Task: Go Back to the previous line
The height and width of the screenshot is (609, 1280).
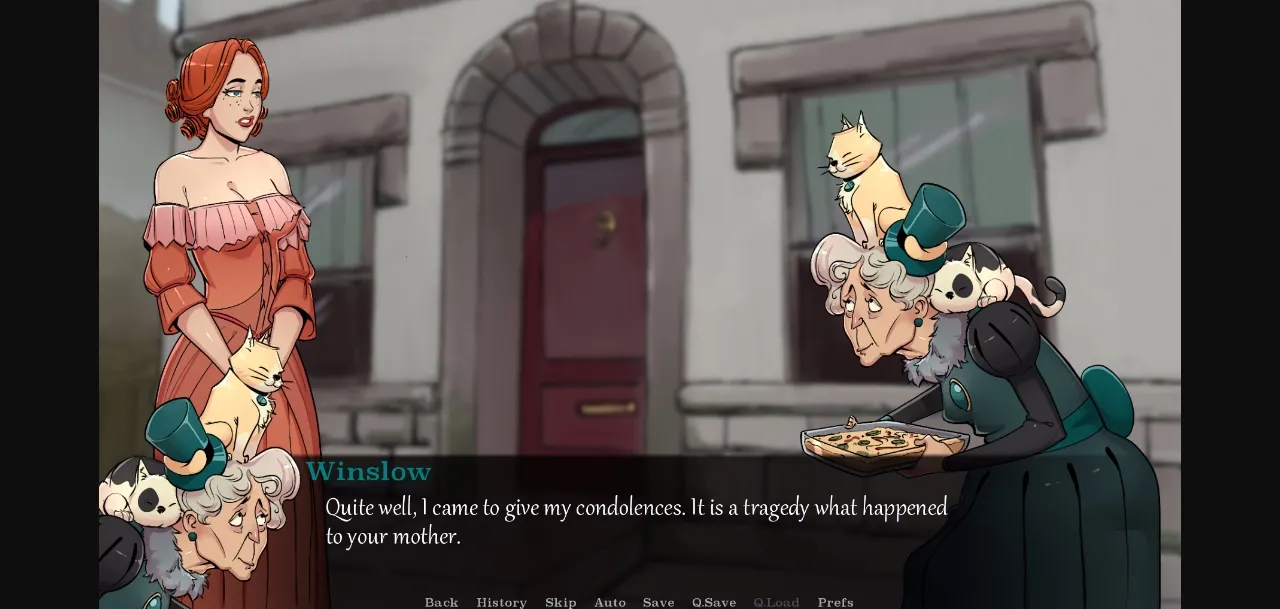Action: pyautogui.click(x=441, y=602)
